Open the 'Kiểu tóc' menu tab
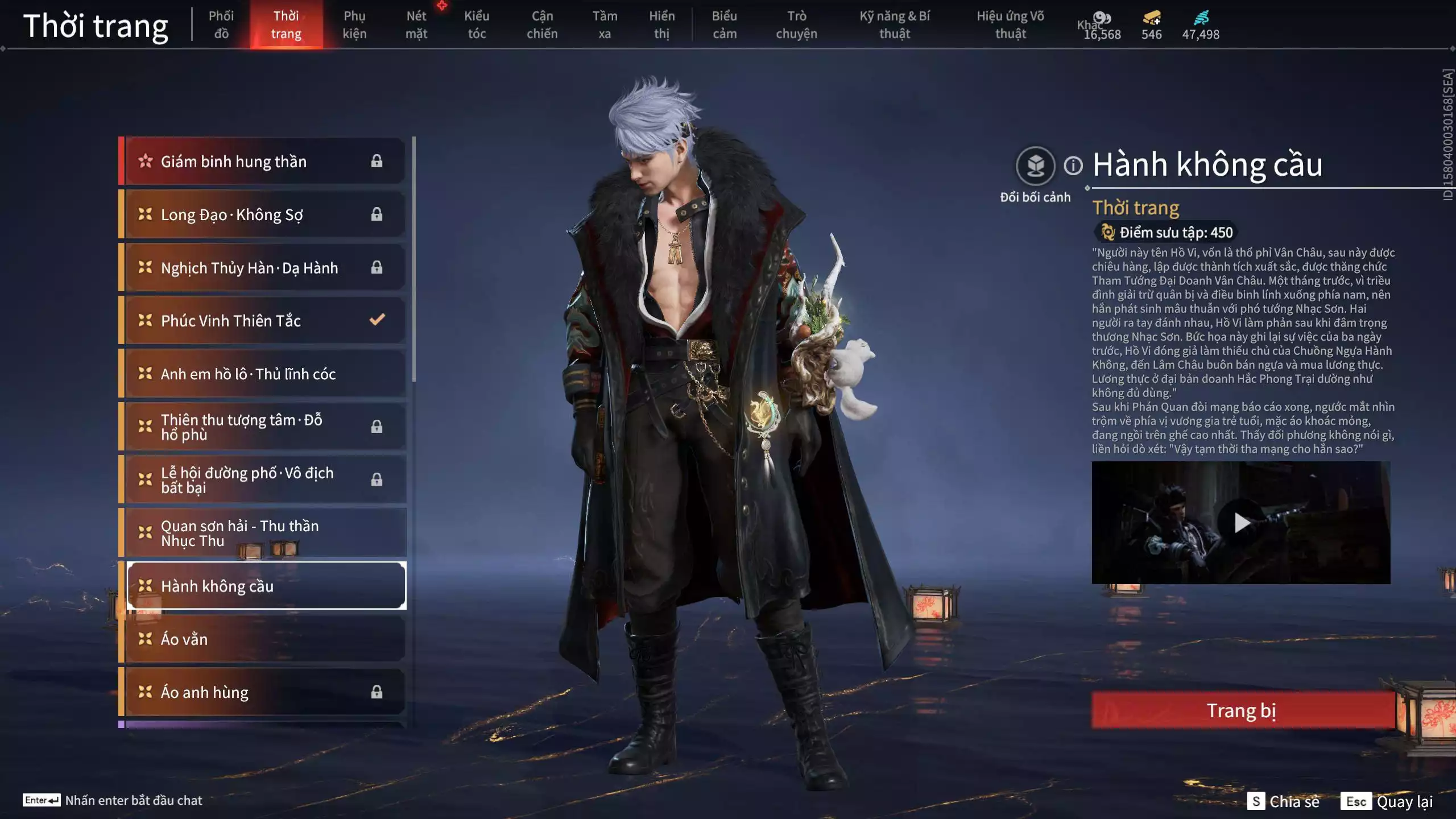Screen dimensions: 1456x819 coord(477,24)
